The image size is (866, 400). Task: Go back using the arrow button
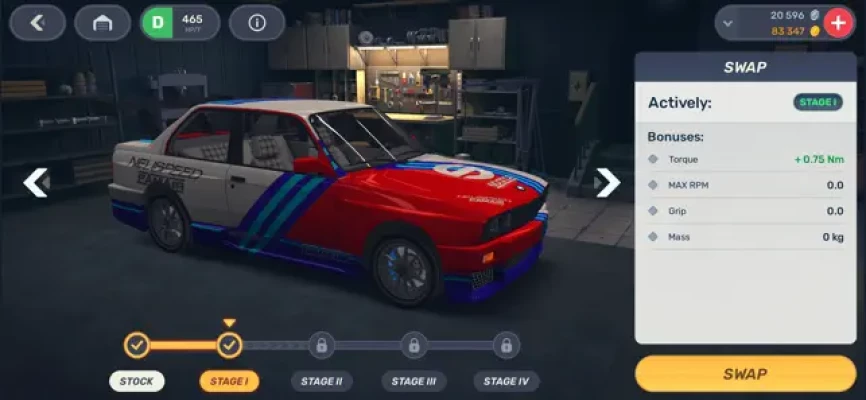pyautogui.click(x=38, y=23)
